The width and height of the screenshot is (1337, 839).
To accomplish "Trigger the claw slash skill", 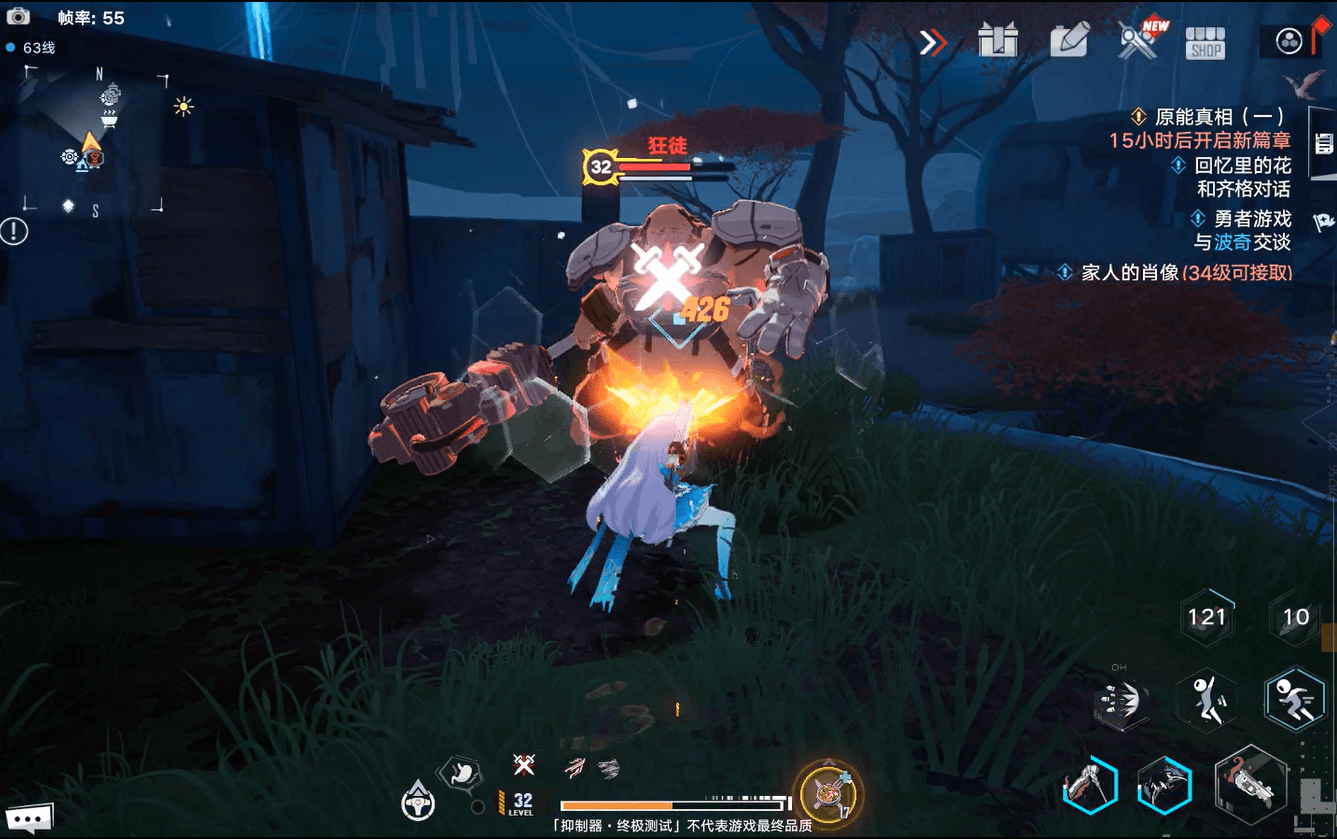I will pyautogui.click(x=1164, y=785).
